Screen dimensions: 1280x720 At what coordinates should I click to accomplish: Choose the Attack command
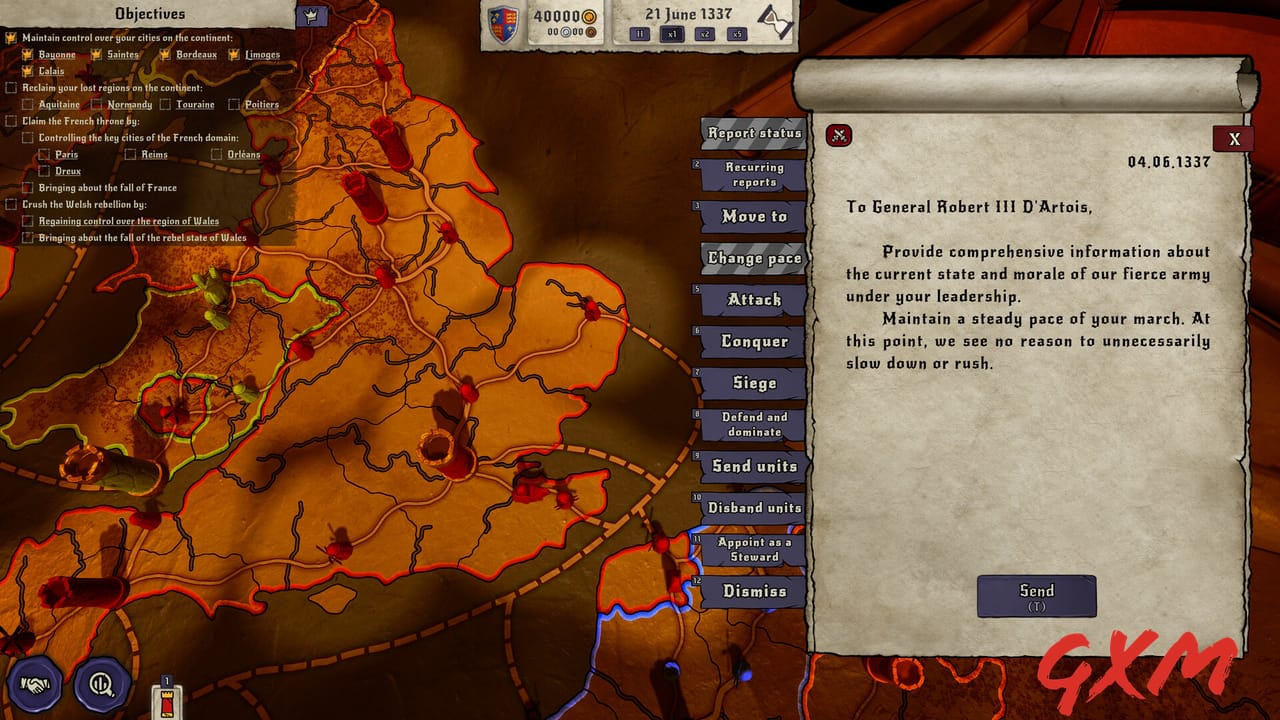[x=753, y=299]
